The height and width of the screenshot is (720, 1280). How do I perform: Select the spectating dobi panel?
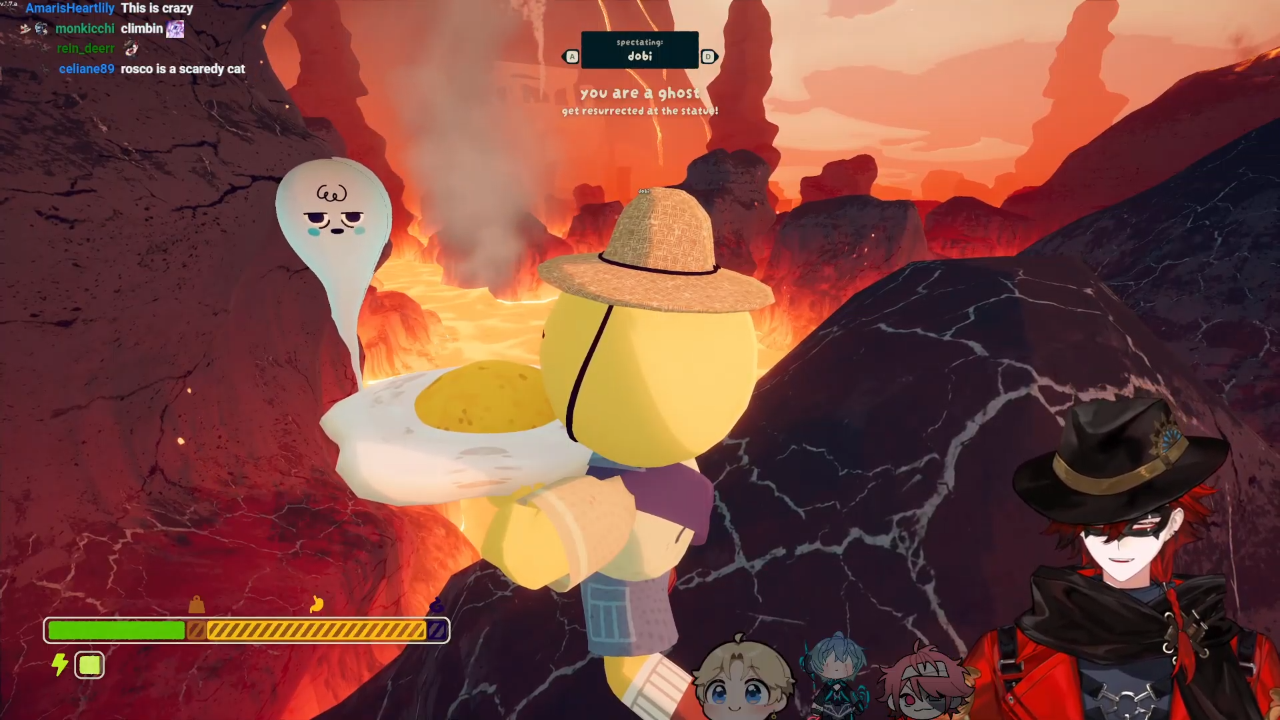coord(640,50)
